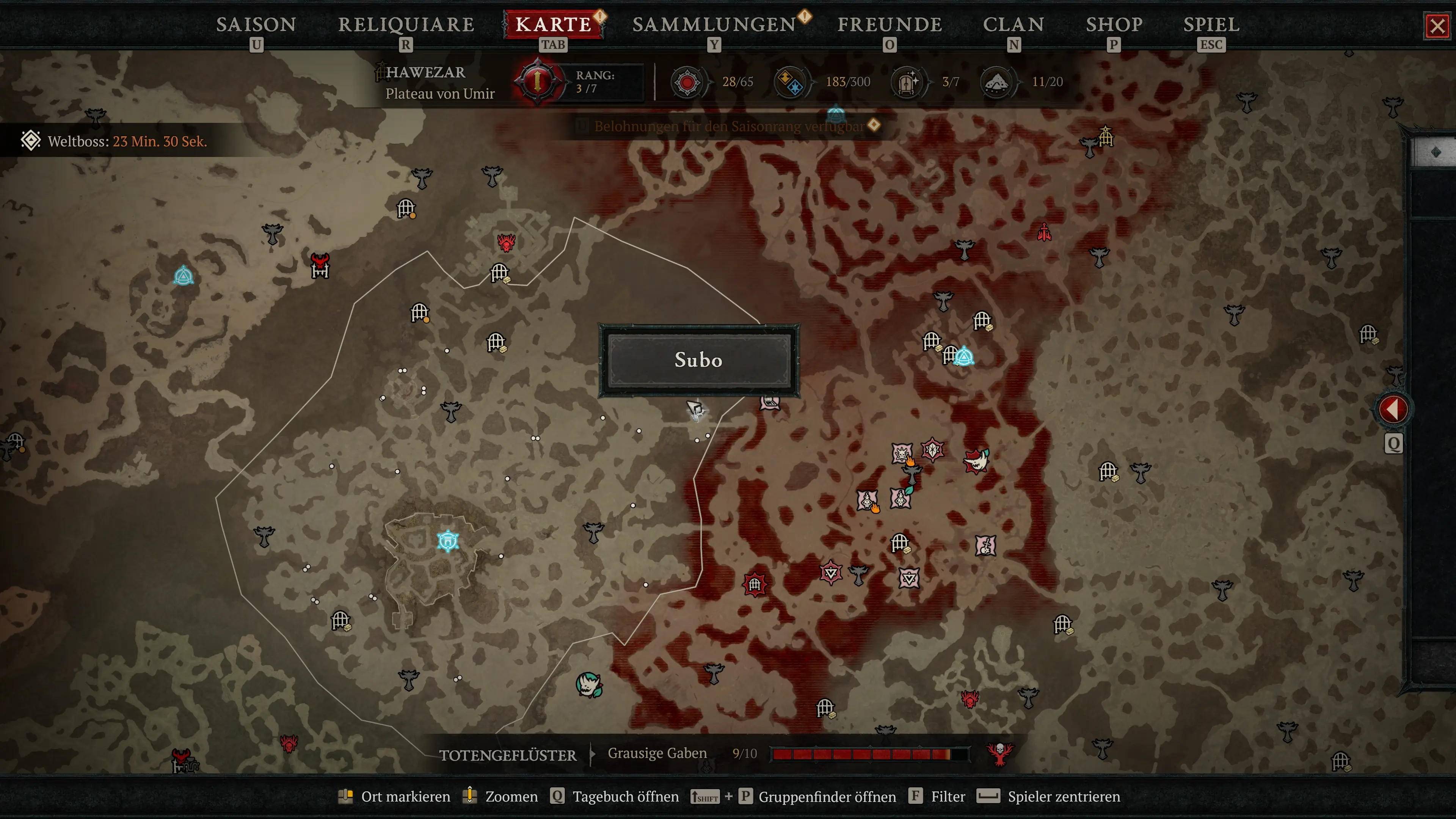1456x819 pixels.
Task: Select the Hawezar region rank emblem
Action: tap(537, 82)
